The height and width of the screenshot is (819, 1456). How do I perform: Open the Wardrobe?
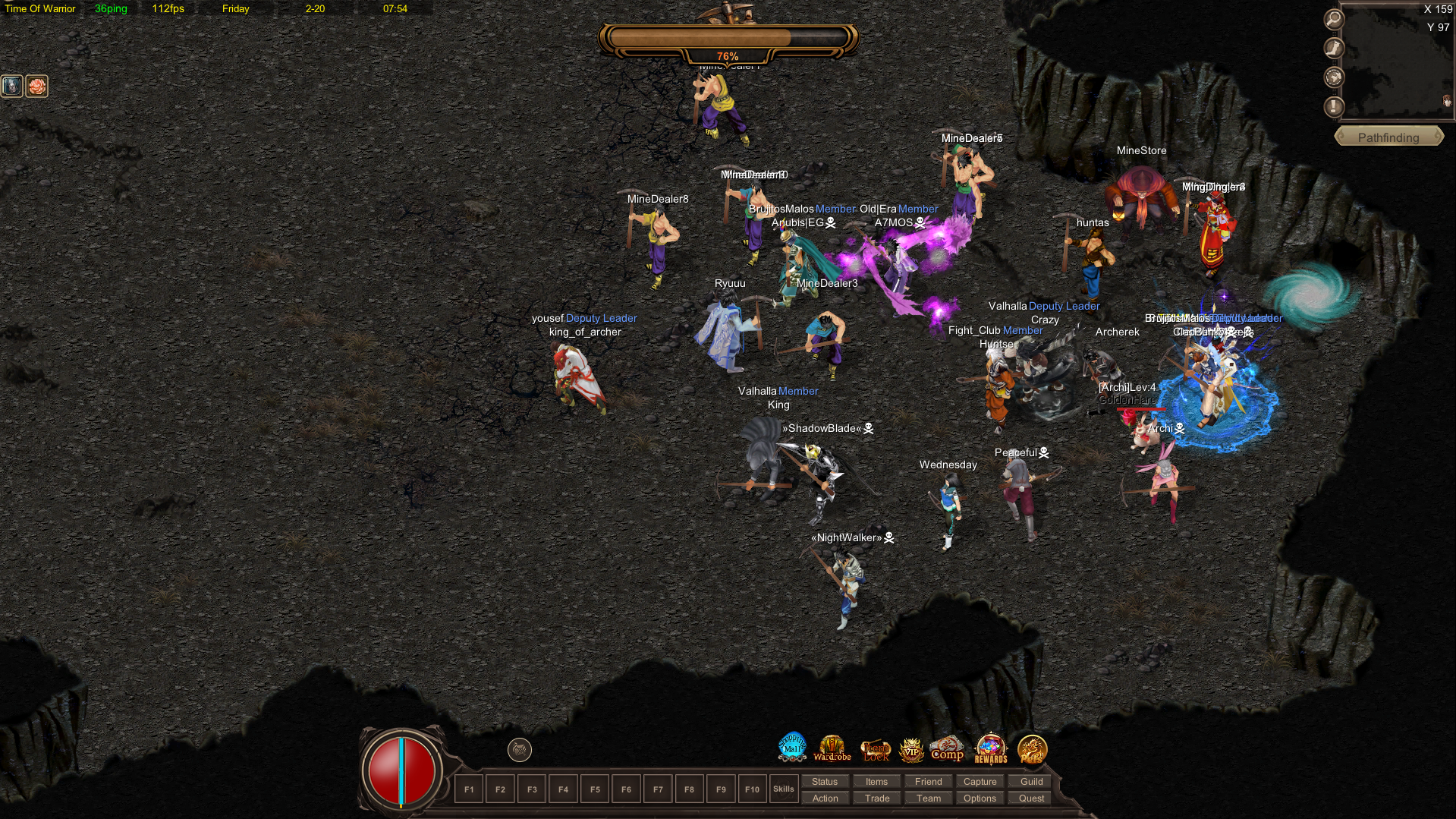tap(832, 748)
